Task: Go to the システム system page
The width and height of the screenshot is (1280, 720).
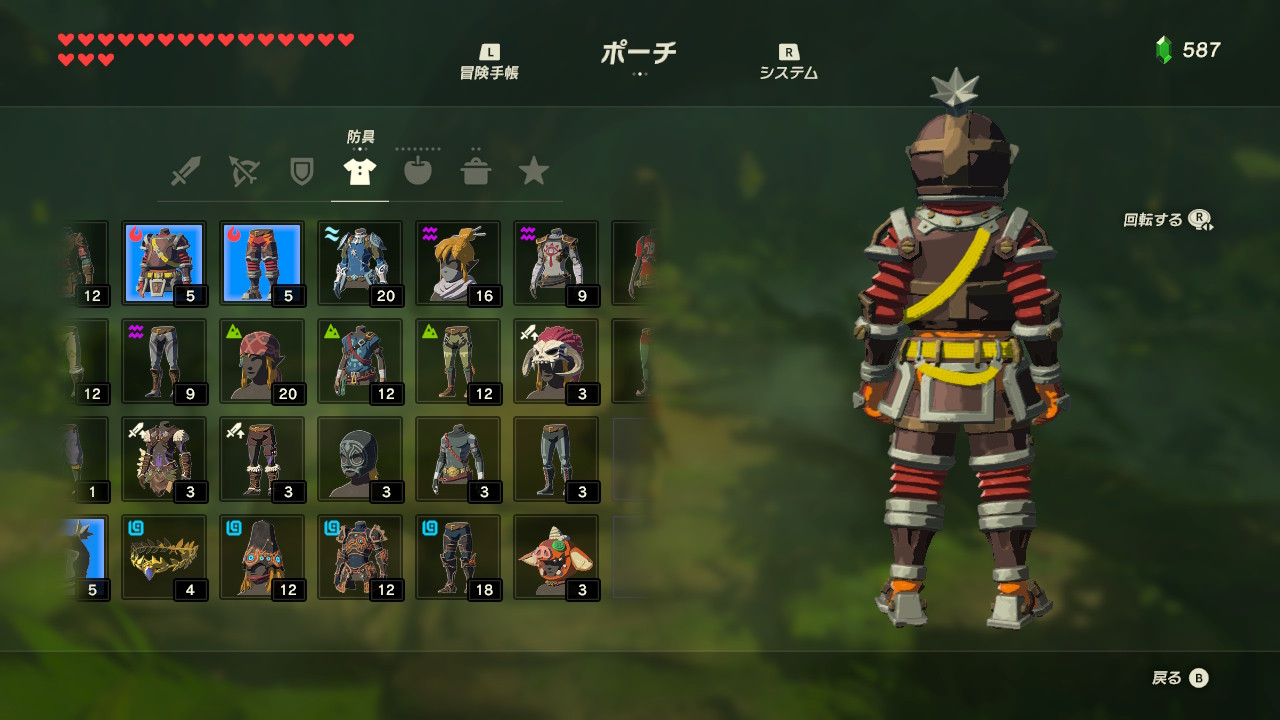Action: tap(789, 62)
